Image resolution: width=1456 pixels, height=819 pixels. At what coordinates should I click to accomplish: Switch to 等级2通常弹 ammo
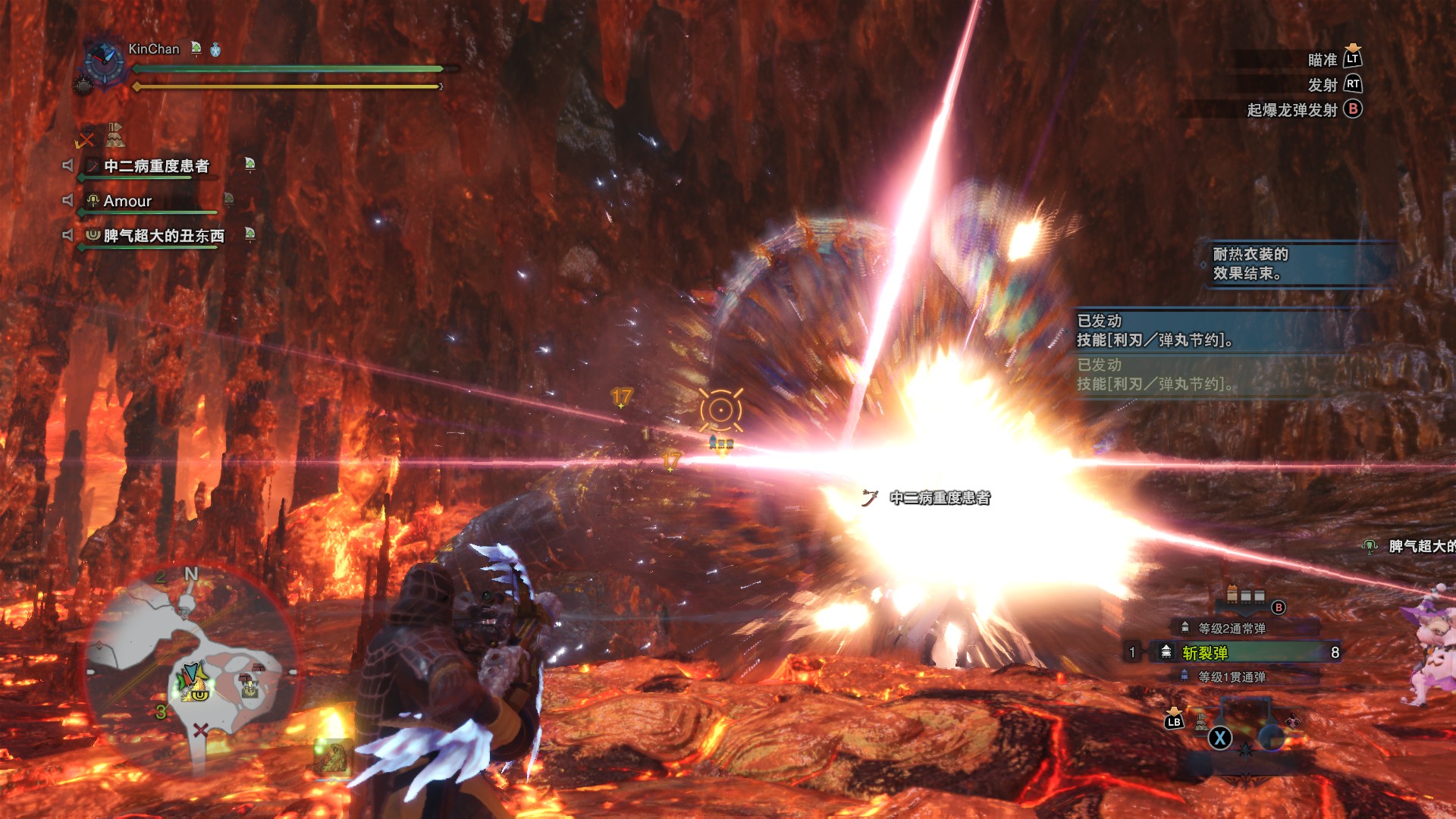1232,628
